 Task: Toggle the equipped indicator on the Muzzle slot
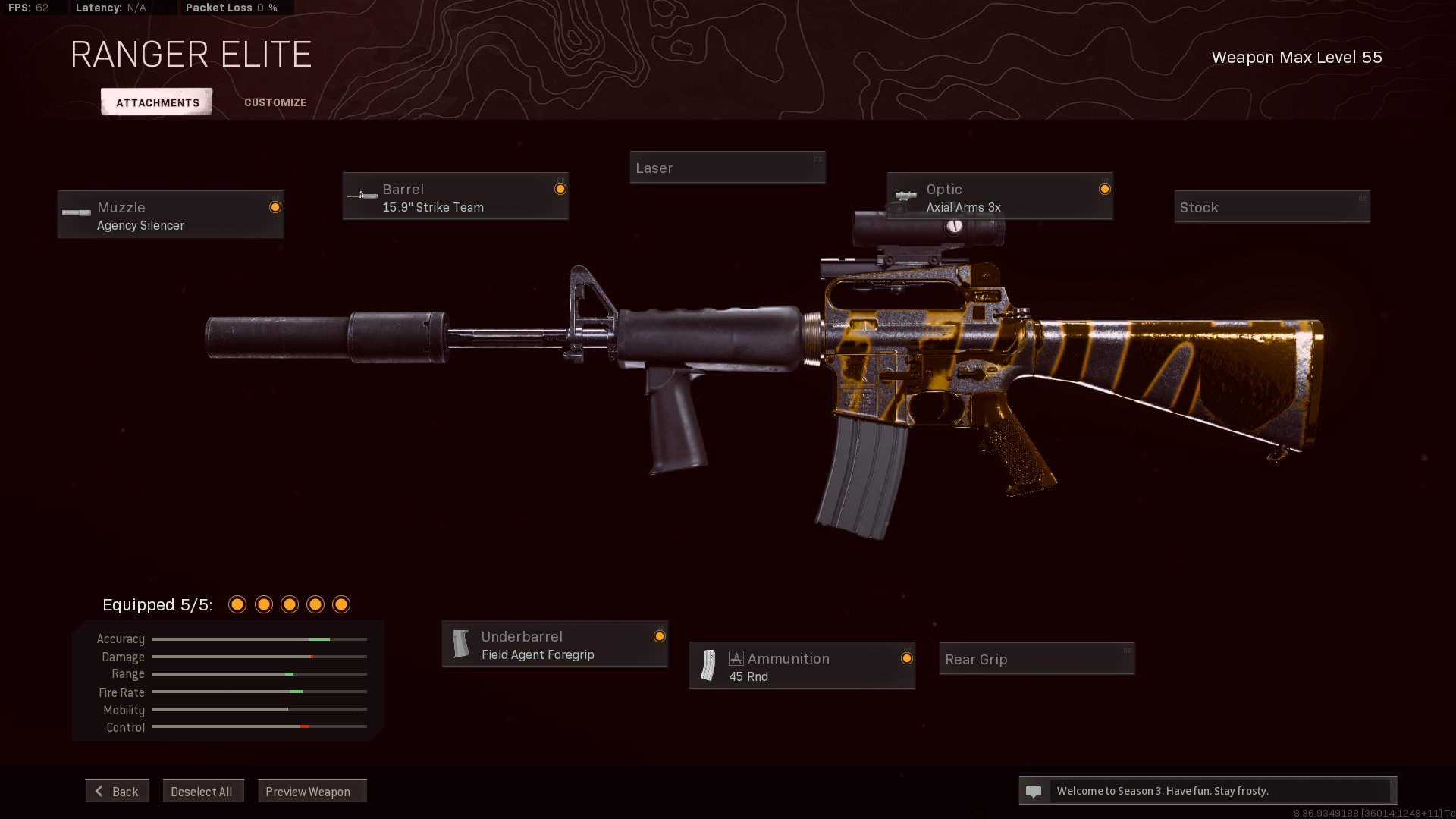(275, 206)
